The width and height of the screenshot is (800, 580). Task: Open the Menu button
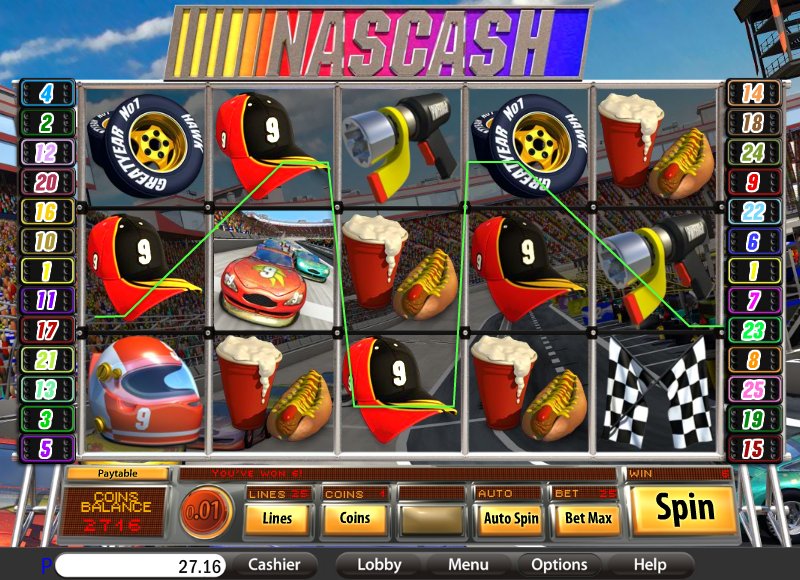(468, 565)
